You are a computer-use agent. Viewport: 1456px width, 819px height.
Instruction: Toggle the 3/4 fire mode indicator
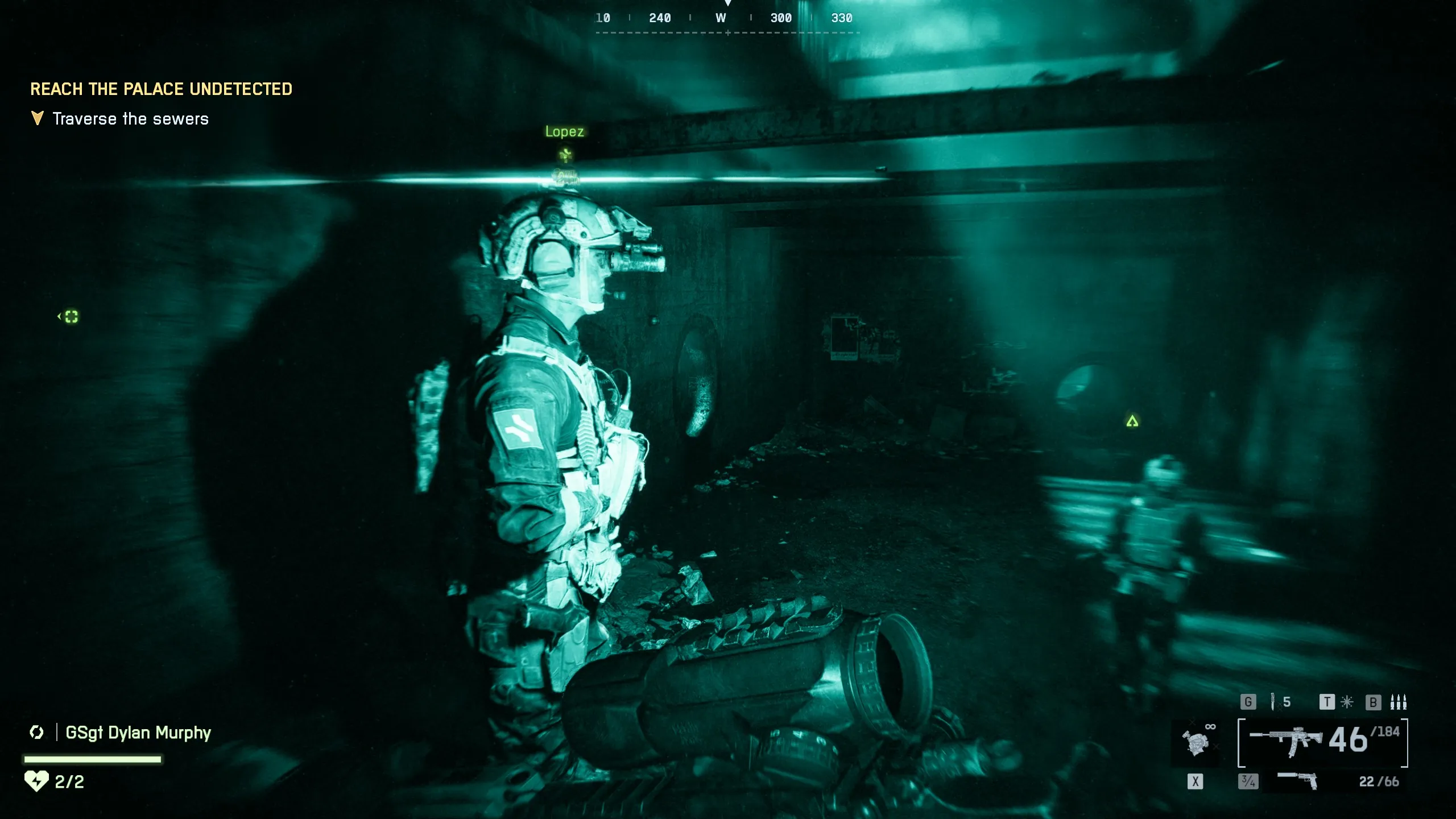pyautogui.click(x=1248, y=781)
